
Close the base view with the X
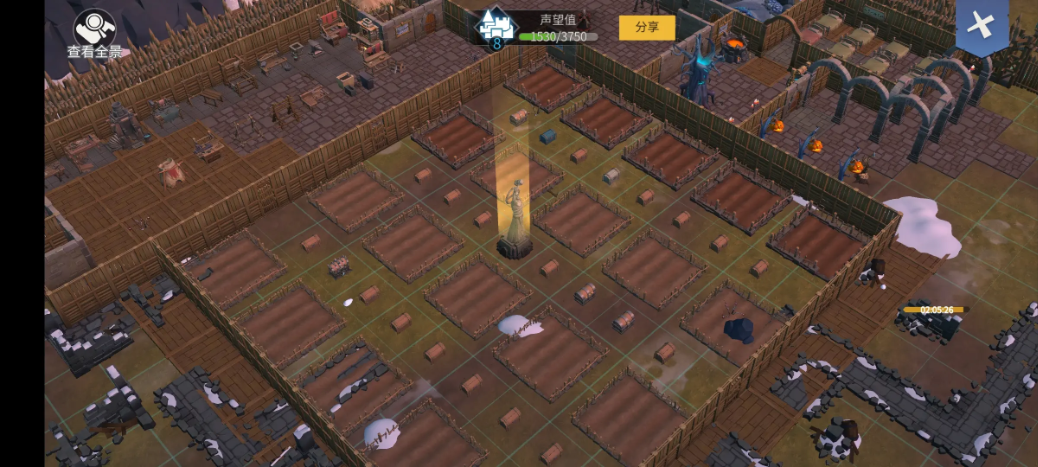coord(980,27)
